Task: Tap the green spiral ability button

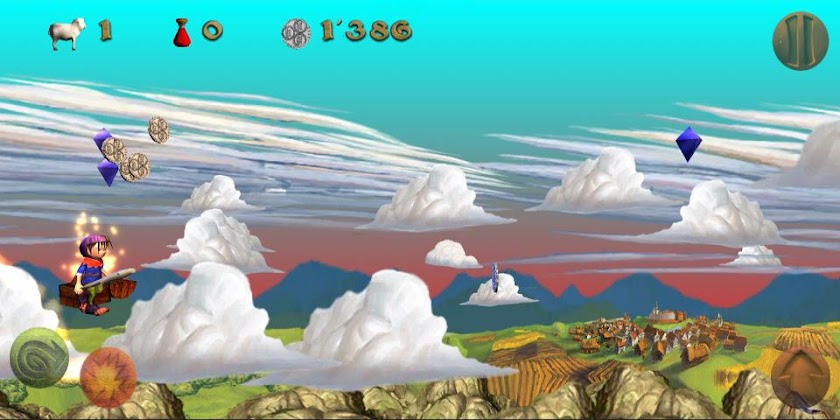Action: coord(39,356)
